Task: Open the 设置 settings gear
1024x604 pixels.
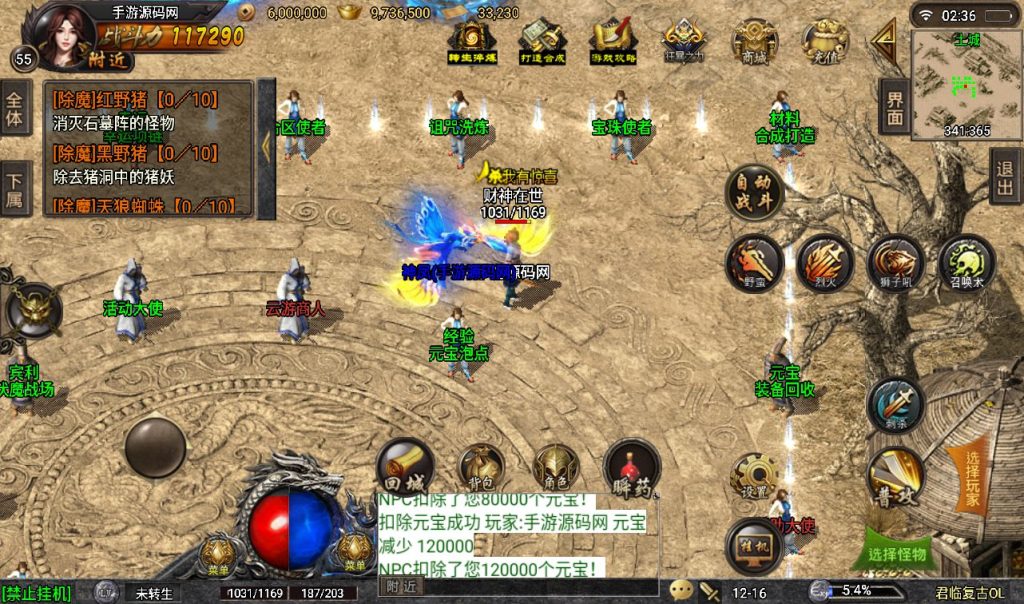Action: coord(755,477)
